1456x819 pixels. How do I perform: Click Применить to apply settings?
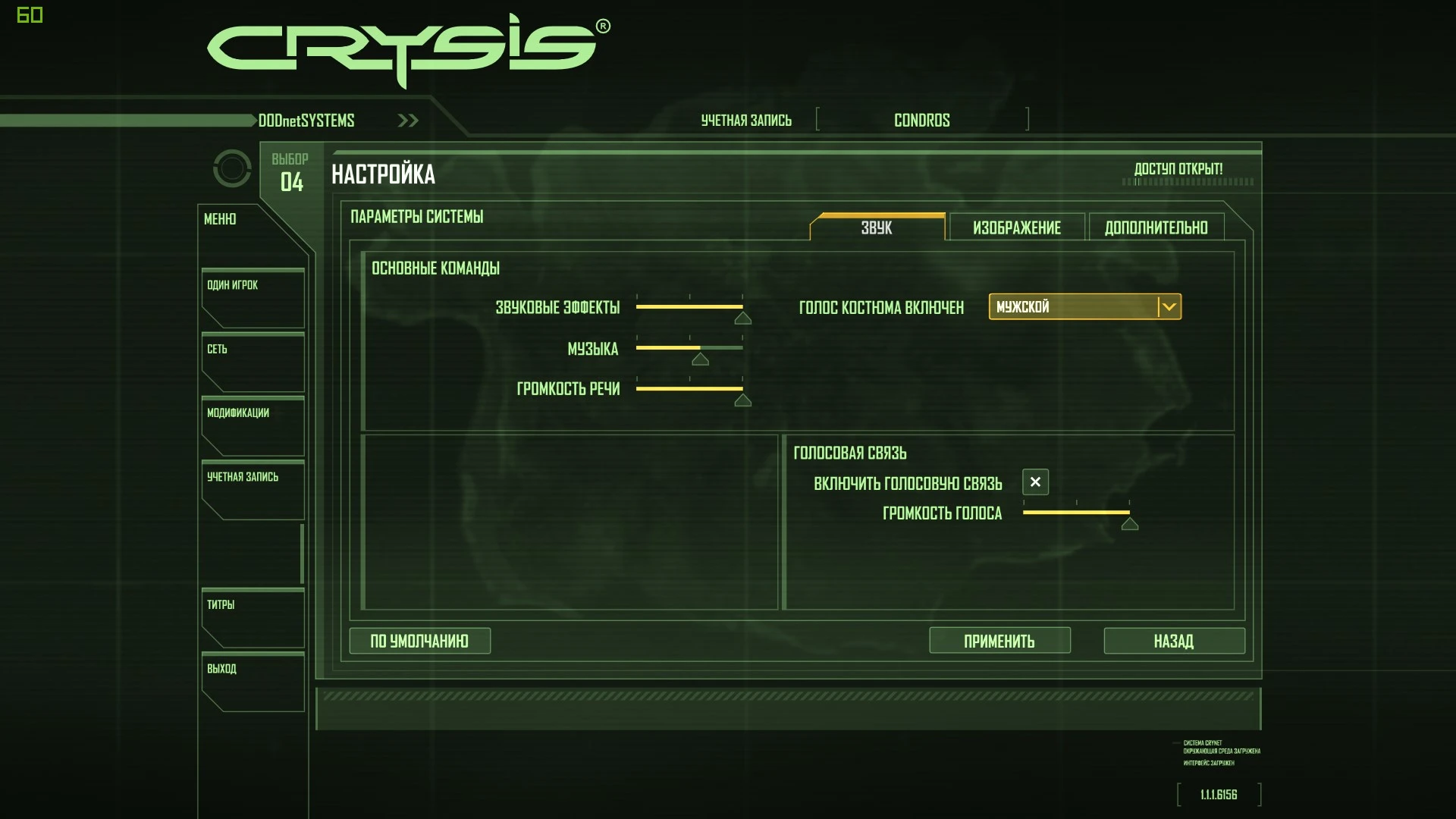point(999,641)
